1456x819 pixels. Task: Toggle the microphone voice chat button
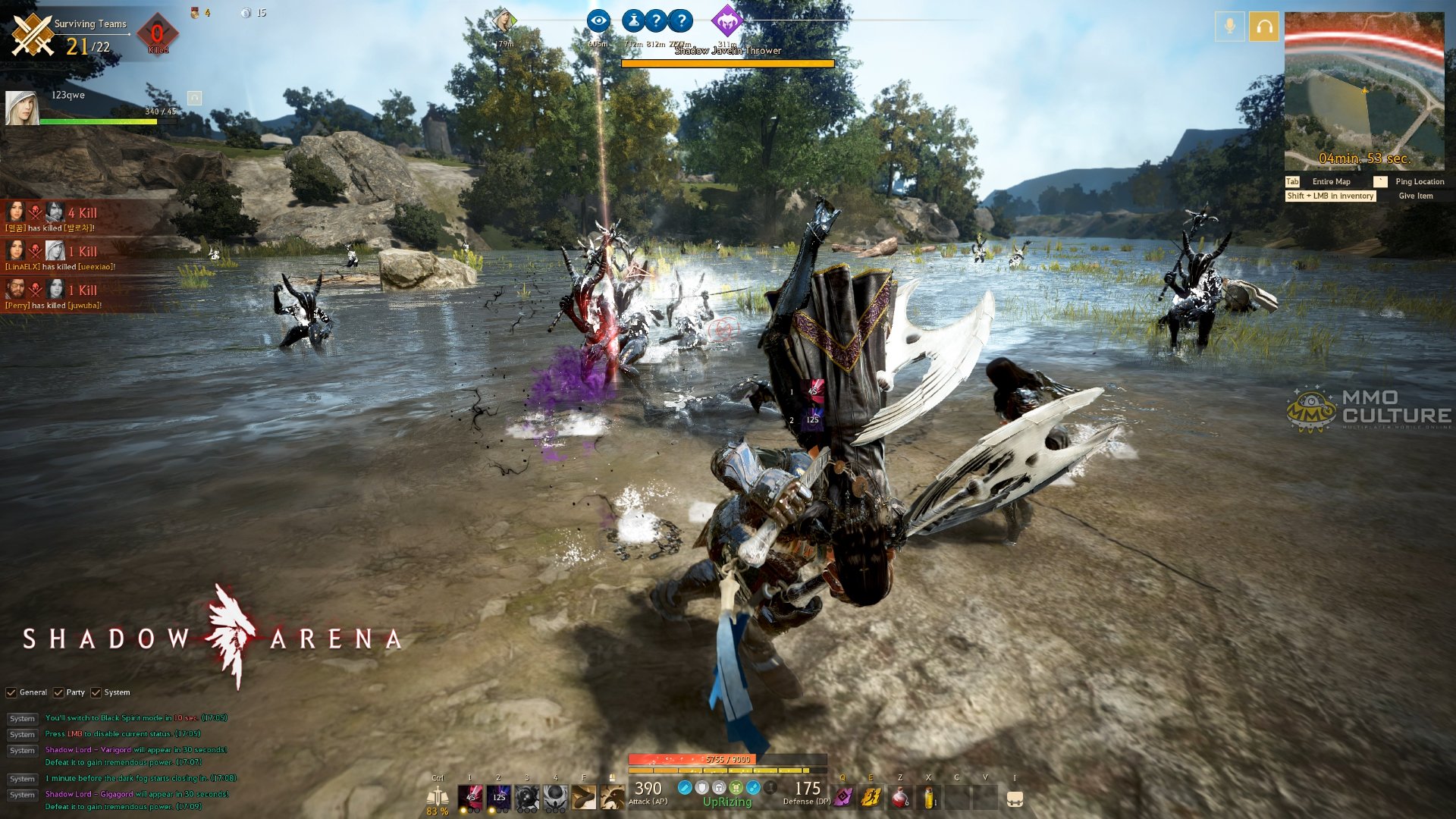(x=1229, y=27)
